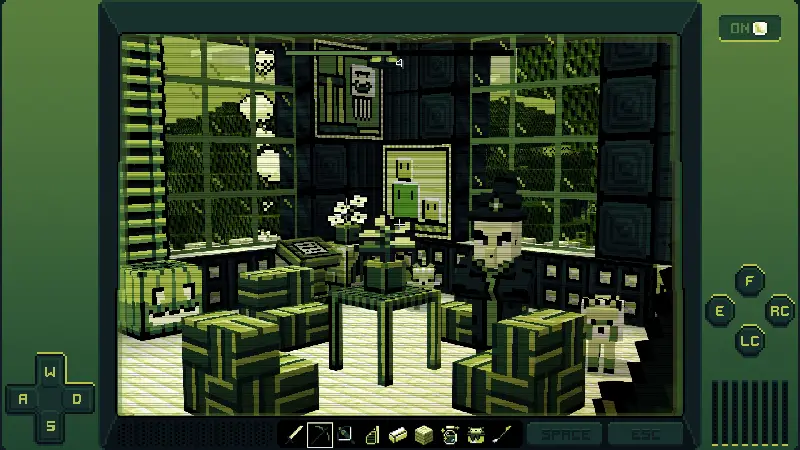
Task: Select the brick-shaped item in the hotbar
Action: [397, 434]
